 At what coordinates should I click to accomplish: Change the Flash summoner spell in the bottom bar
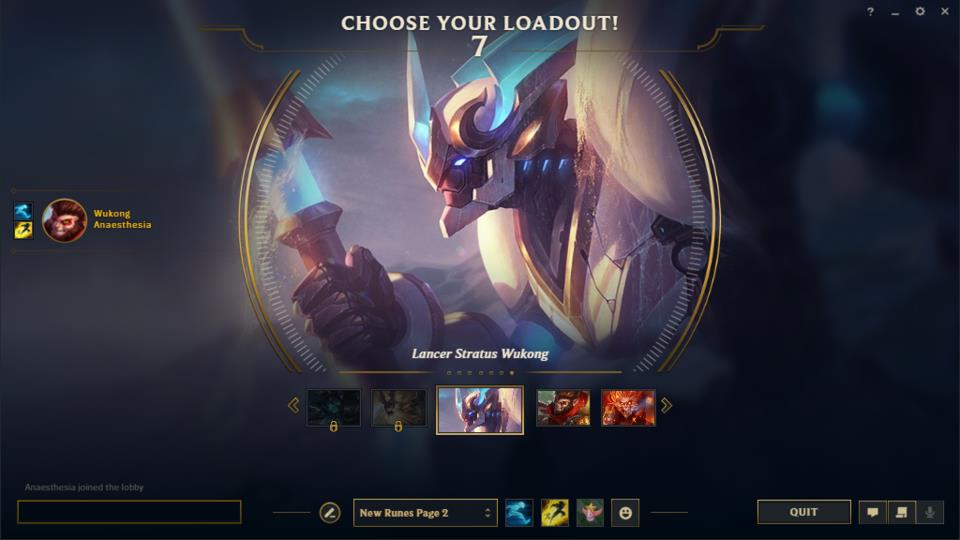[x=555, y=513]
